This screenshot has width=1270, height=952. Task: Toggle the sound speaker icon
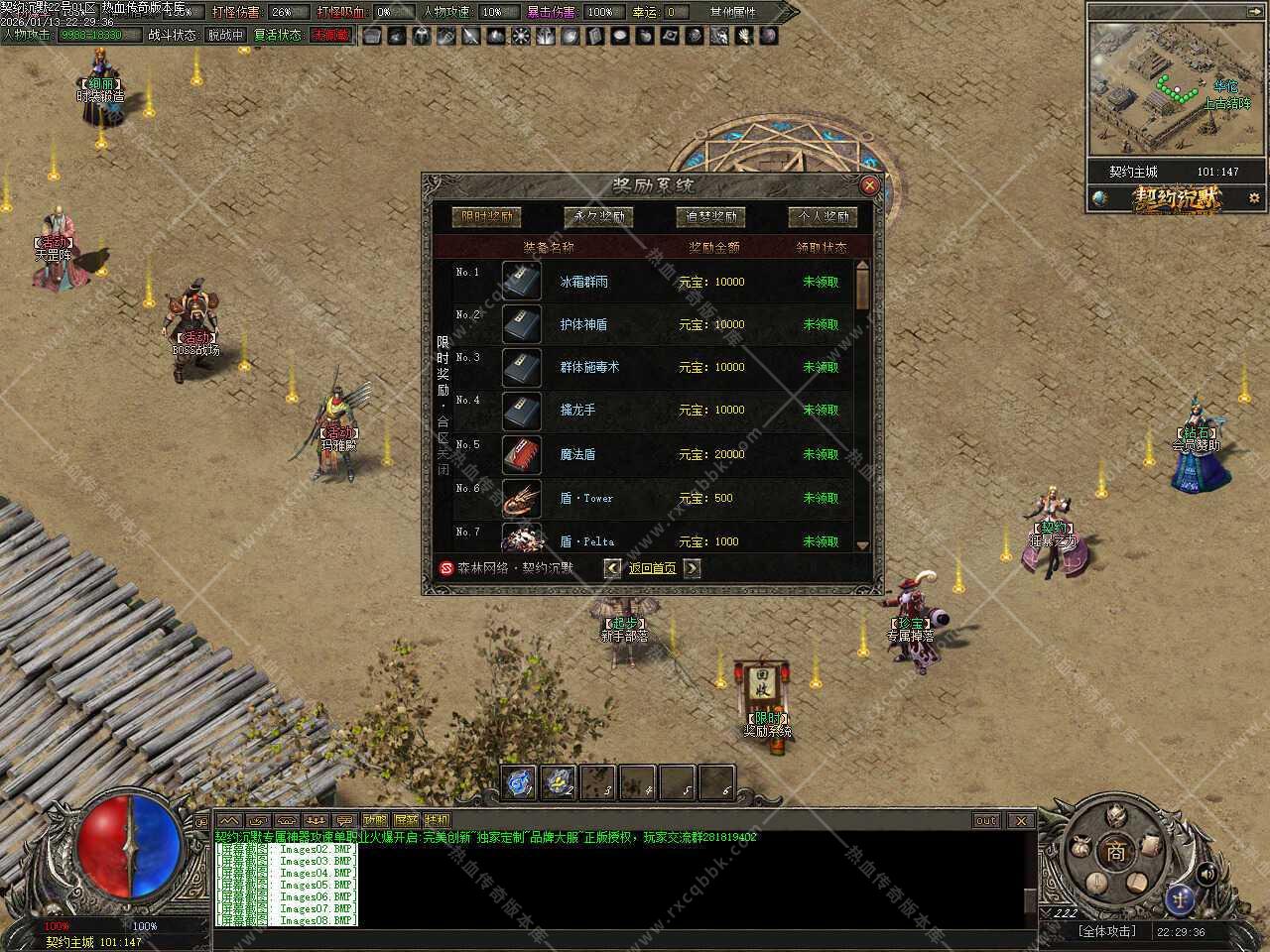pyautogui.click(x=1206, y=874)
